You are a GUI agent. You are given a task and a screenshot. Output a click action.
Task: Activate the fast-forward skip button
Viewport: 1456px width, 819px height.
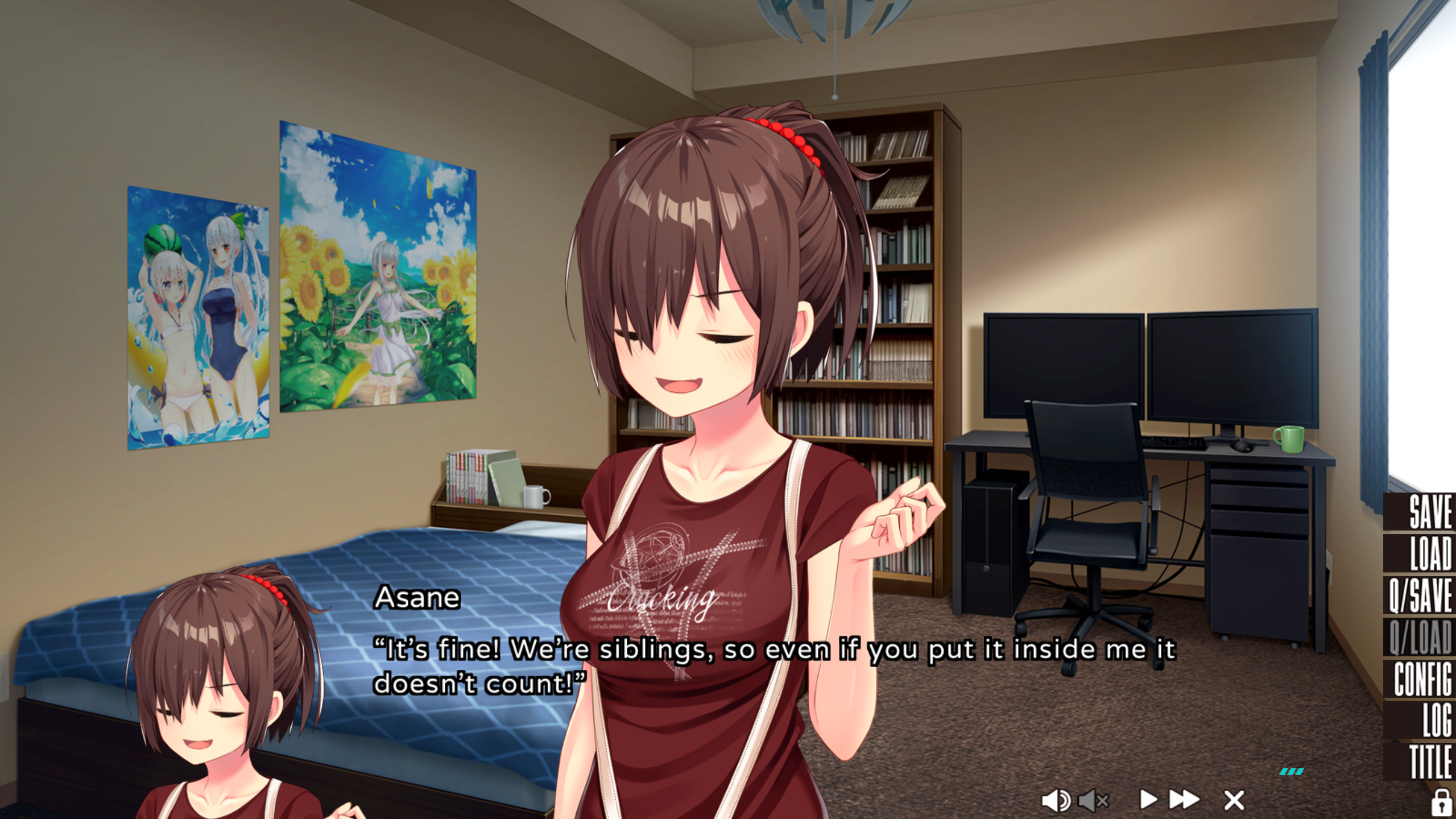pos(1184,800)
